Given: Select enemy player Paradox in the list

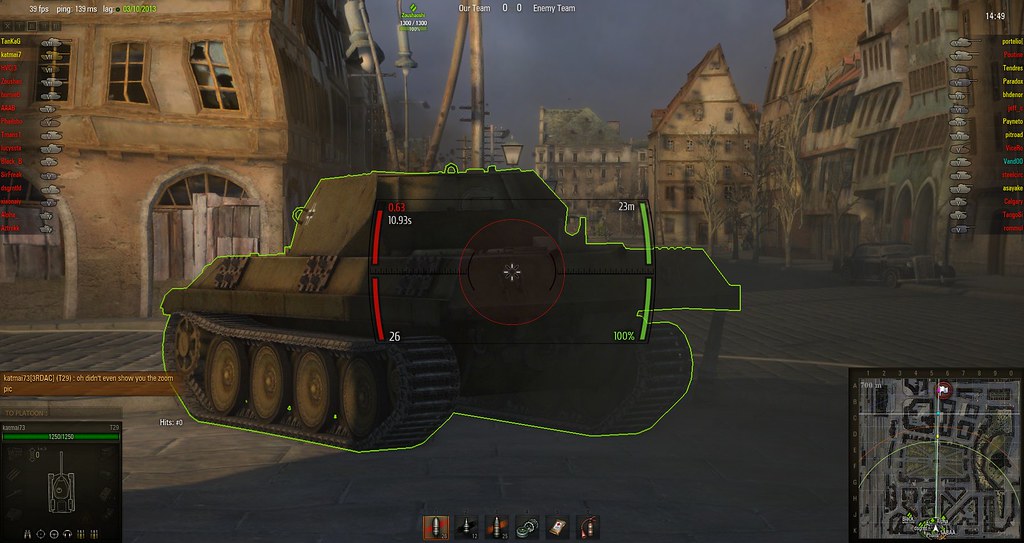Looking at the screenshot, I should pyautogui.click(x=1011, y=81).
